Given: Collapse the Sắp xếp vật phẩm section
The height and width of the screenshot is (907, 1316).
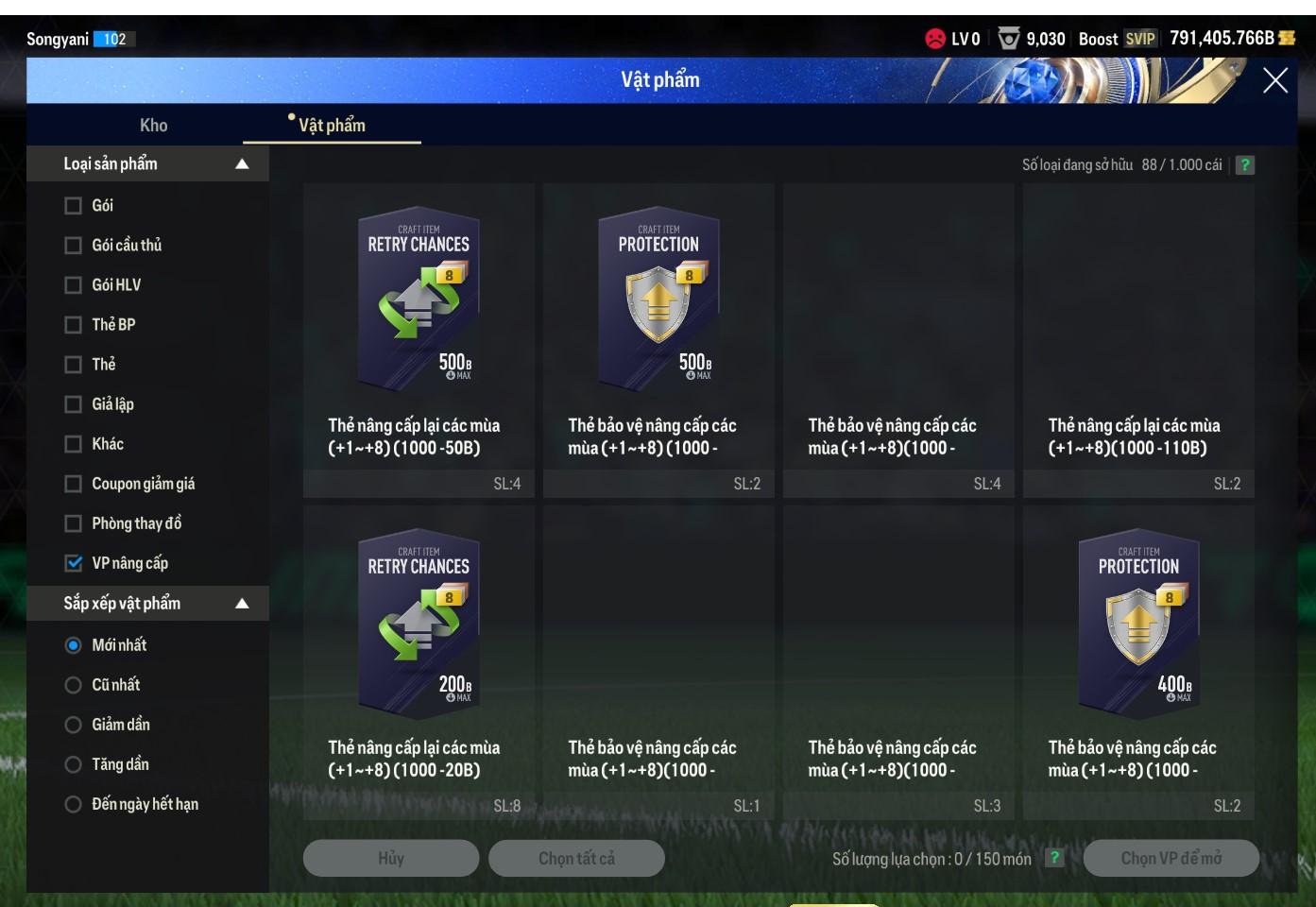Looking at the screenshot, I should (242, 604).
